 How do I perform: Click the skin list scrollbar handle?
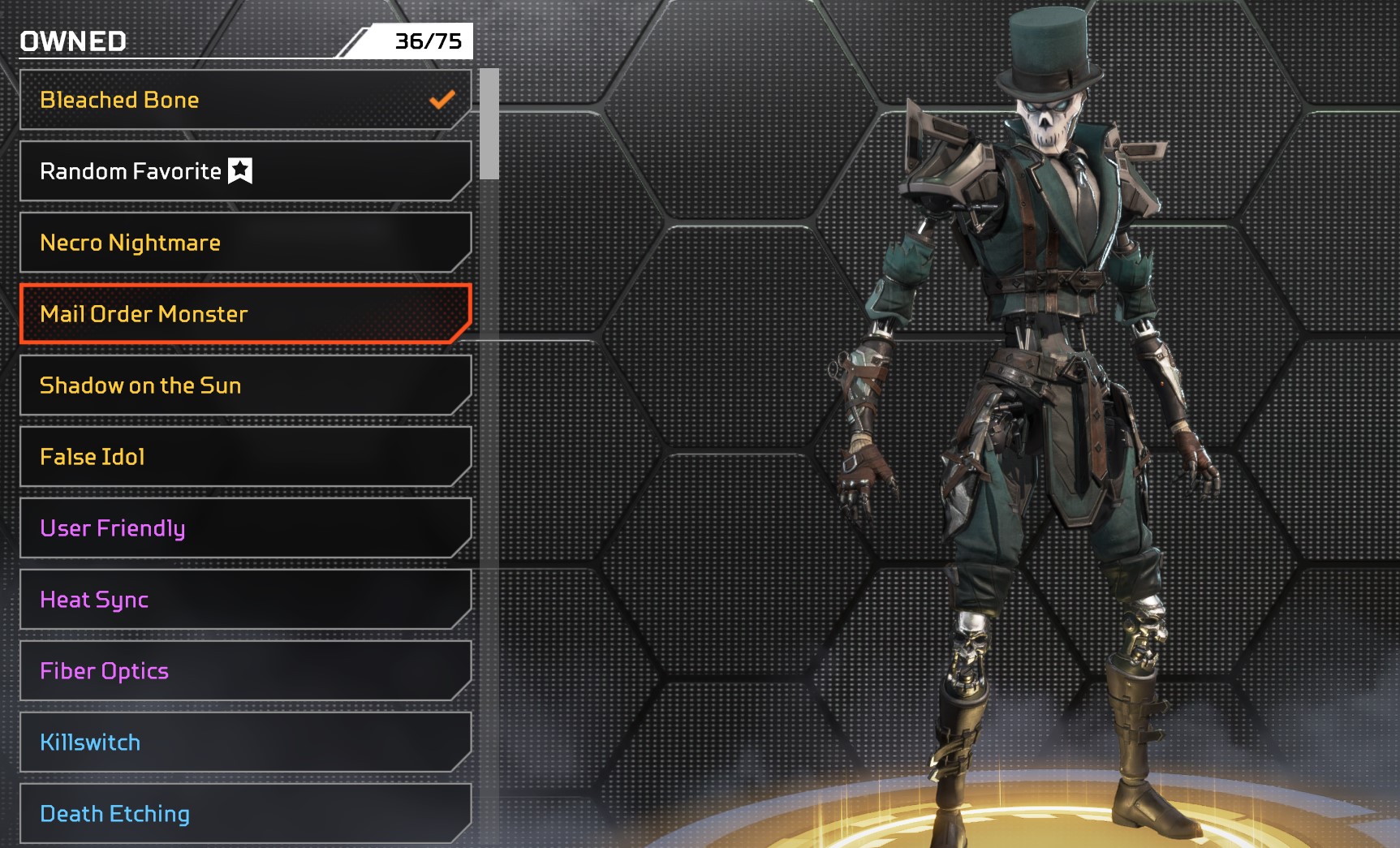coord(489,124)
